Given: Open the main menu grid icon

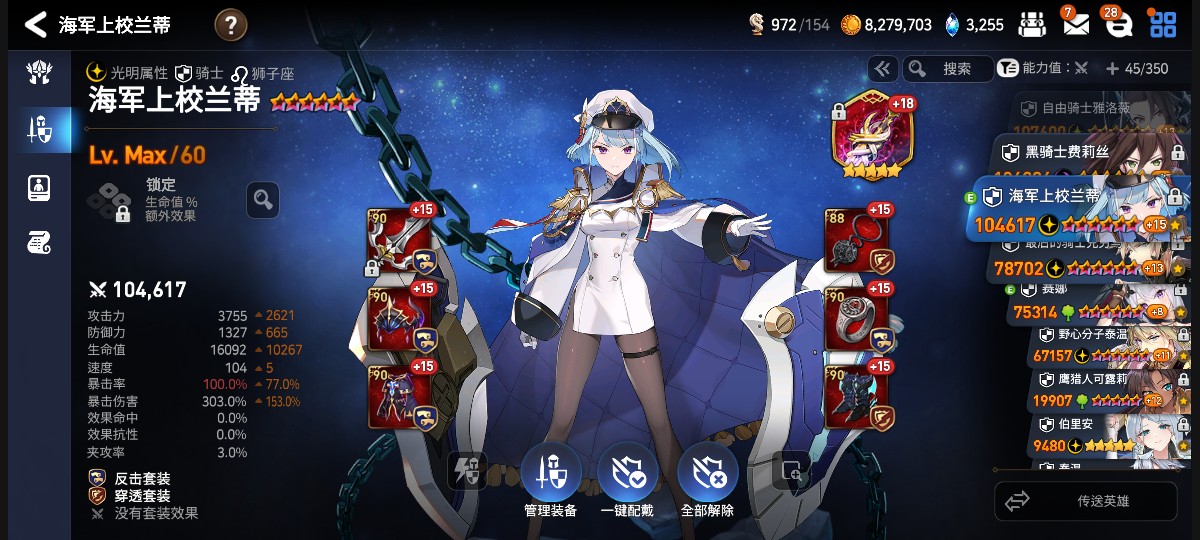Looking at the screenshot, I should click(1163, 25).
